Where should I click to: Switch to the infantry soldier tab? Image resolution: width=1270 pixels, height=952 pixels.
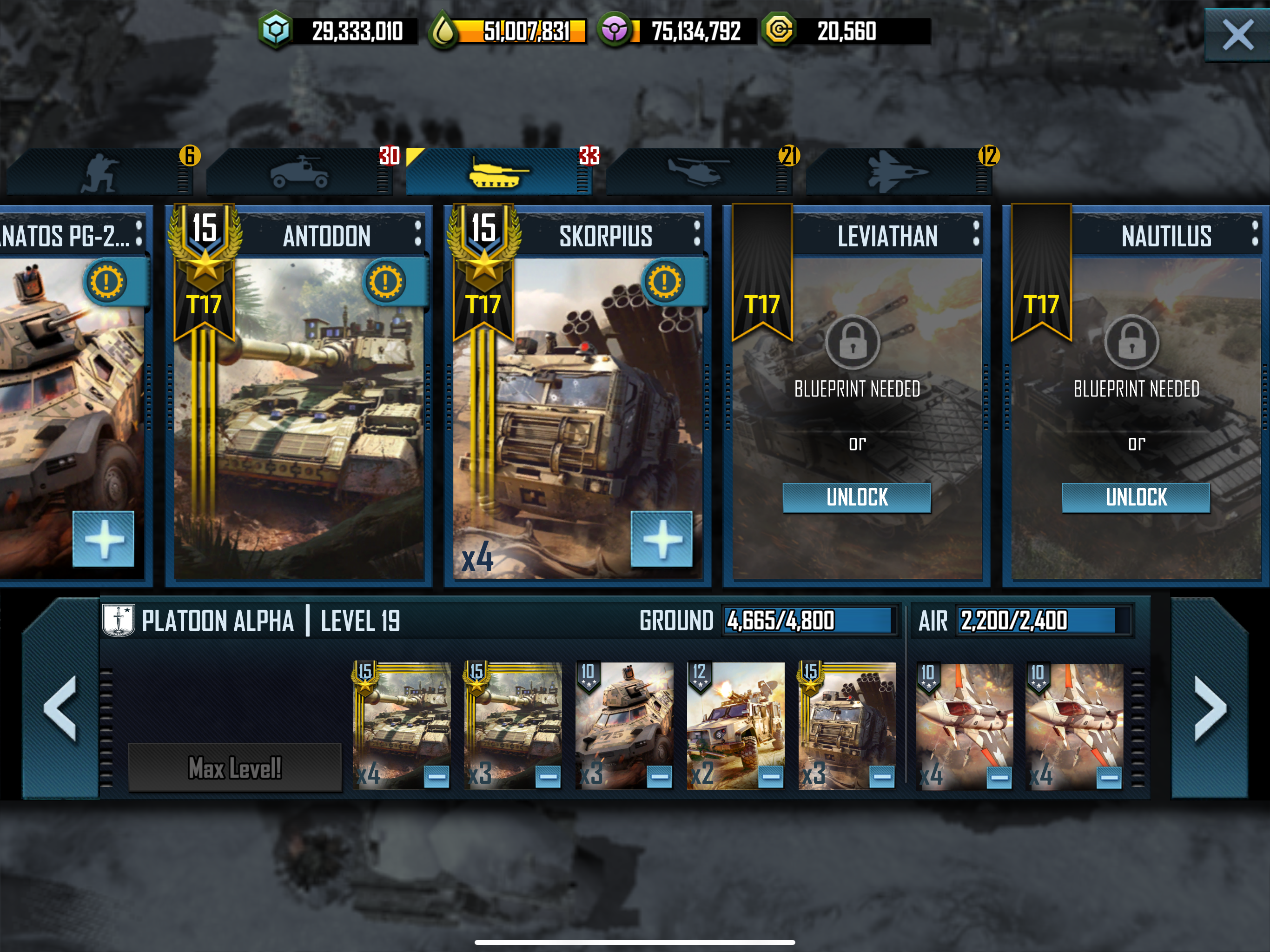pyautogui.click(x=99, y=172)
